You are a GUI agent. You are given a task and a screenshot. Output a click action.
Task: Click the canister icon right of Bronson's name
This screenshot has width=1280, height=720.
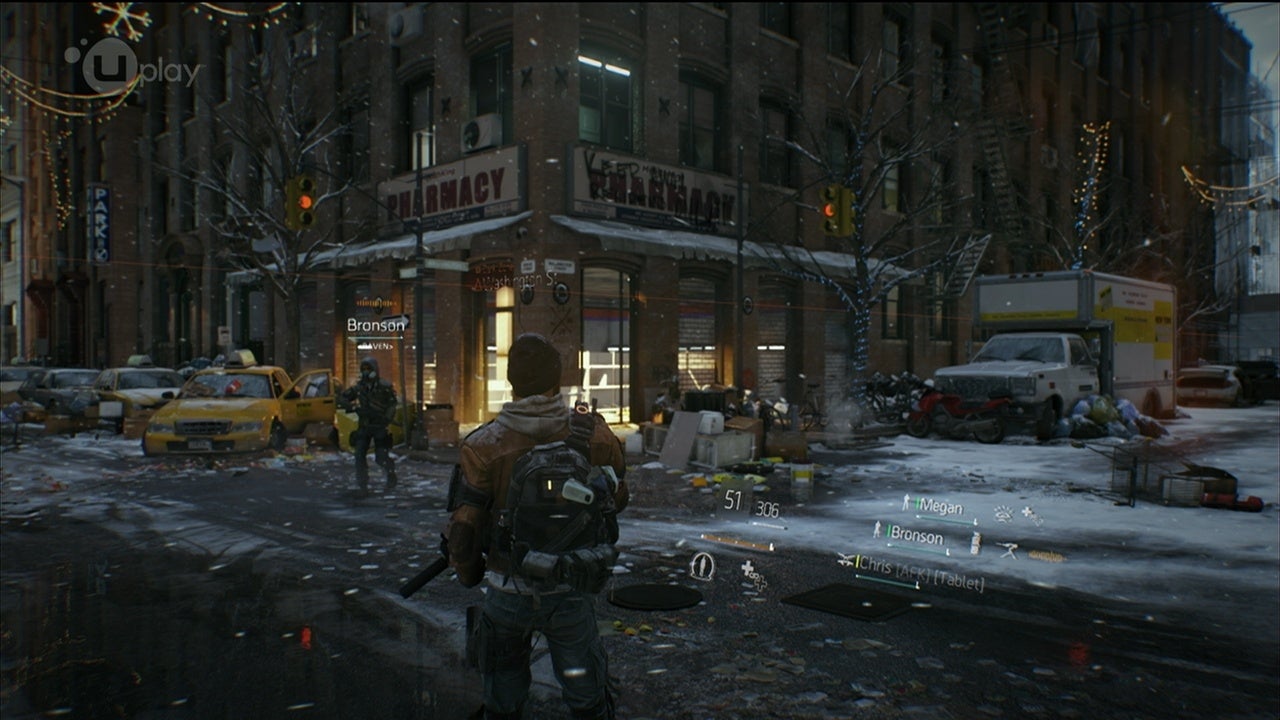click(x=975, y=542)
